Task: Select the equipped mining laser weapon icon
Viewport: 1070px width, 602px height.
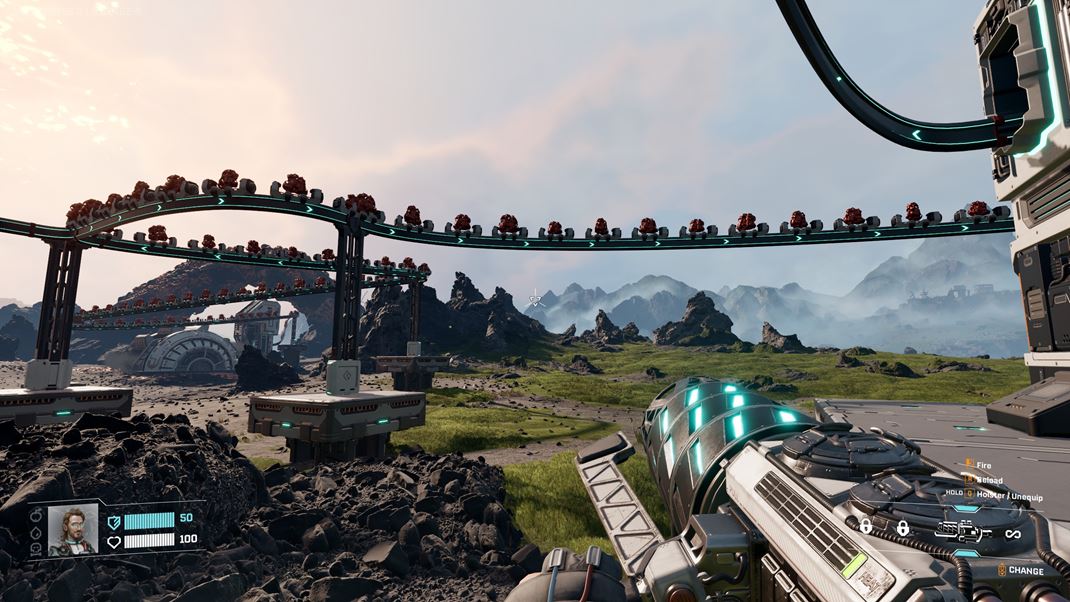Action: coord(962,529)
